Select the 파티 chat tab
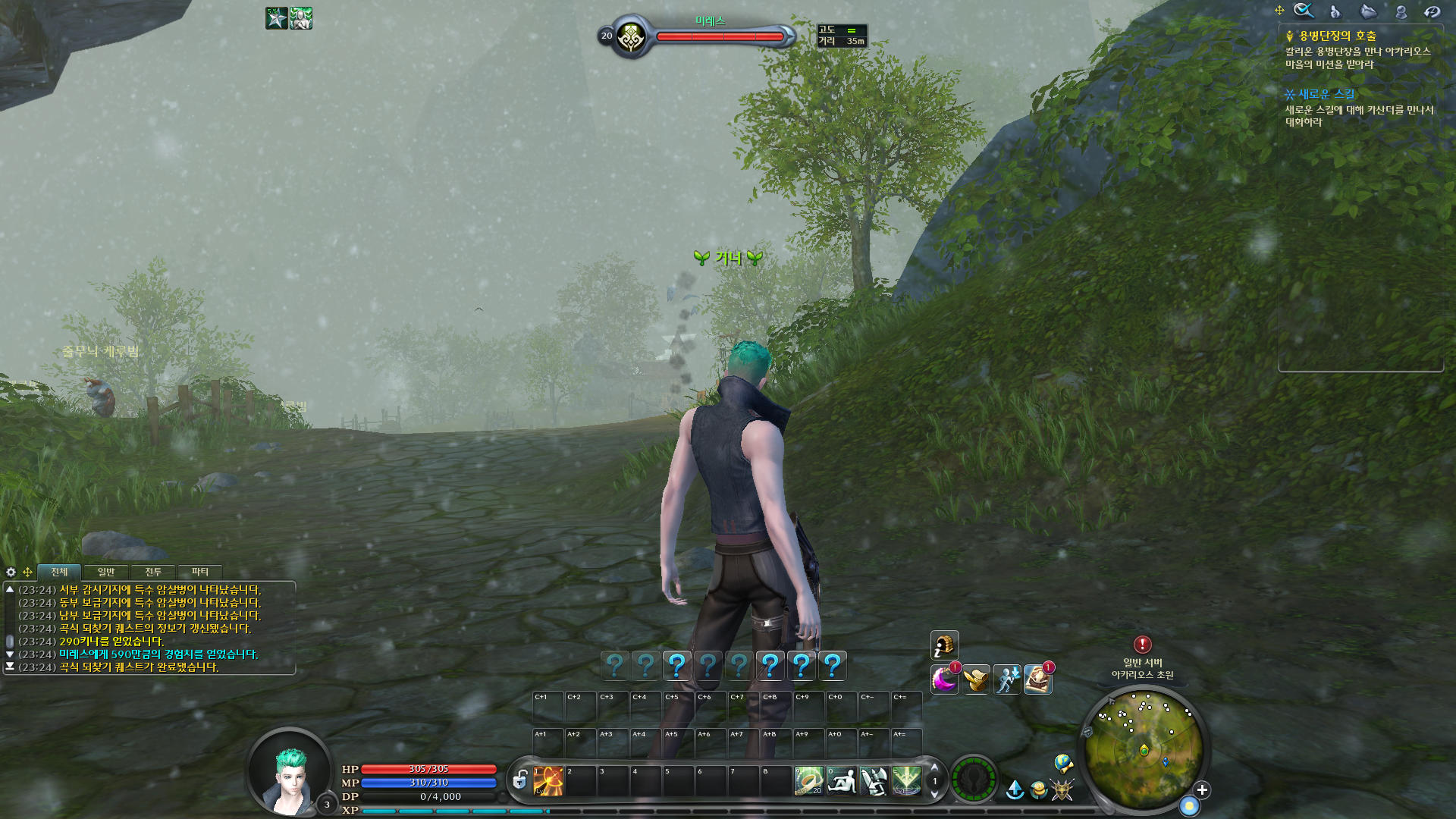The width and height of the screenshot is (1456, 819). [200, 572]
